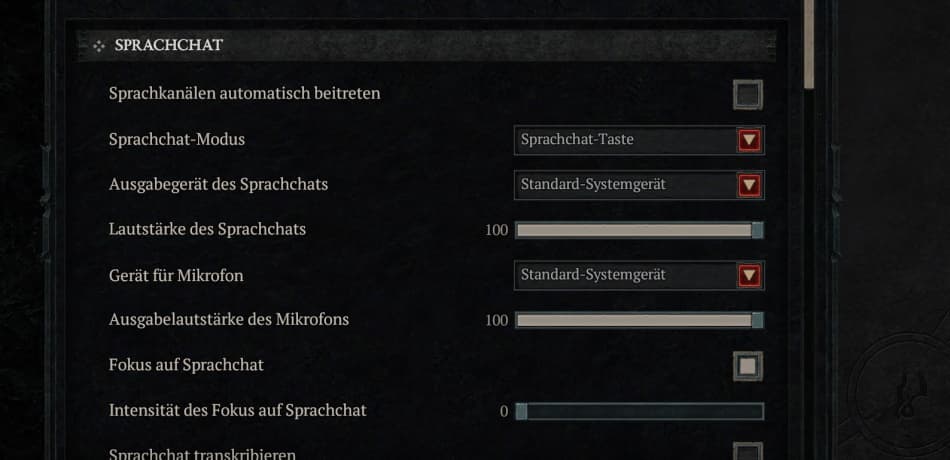Toggle the Fokus auf Sprachchat checkbox
This screenshot has height=460, width=950.
[747, 366]
